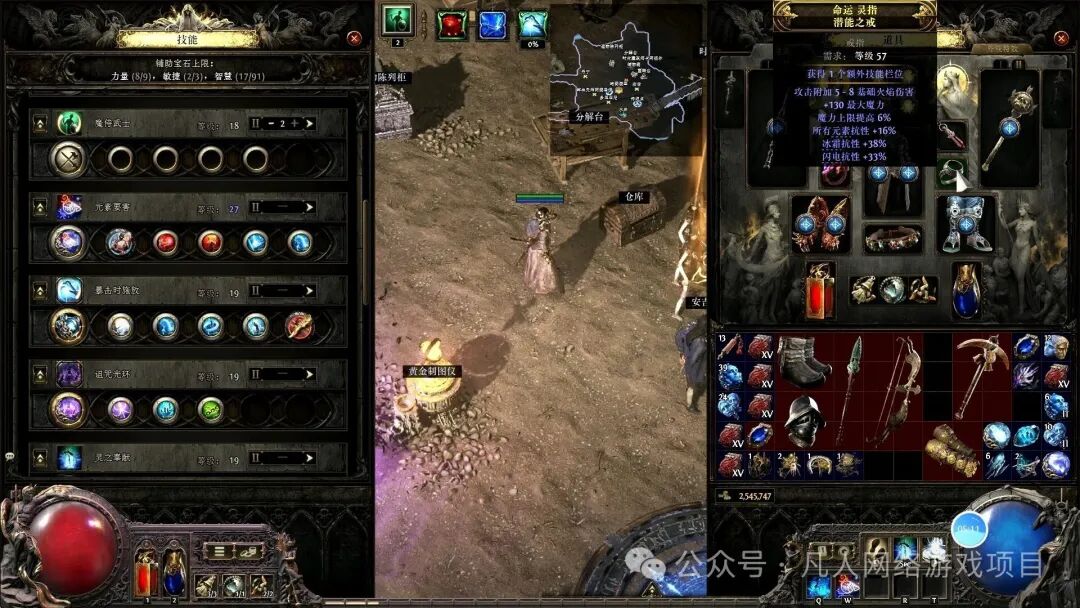Increase the 魔侍武士 count with the plus button
1080x608 pixels.
(308, 124)
